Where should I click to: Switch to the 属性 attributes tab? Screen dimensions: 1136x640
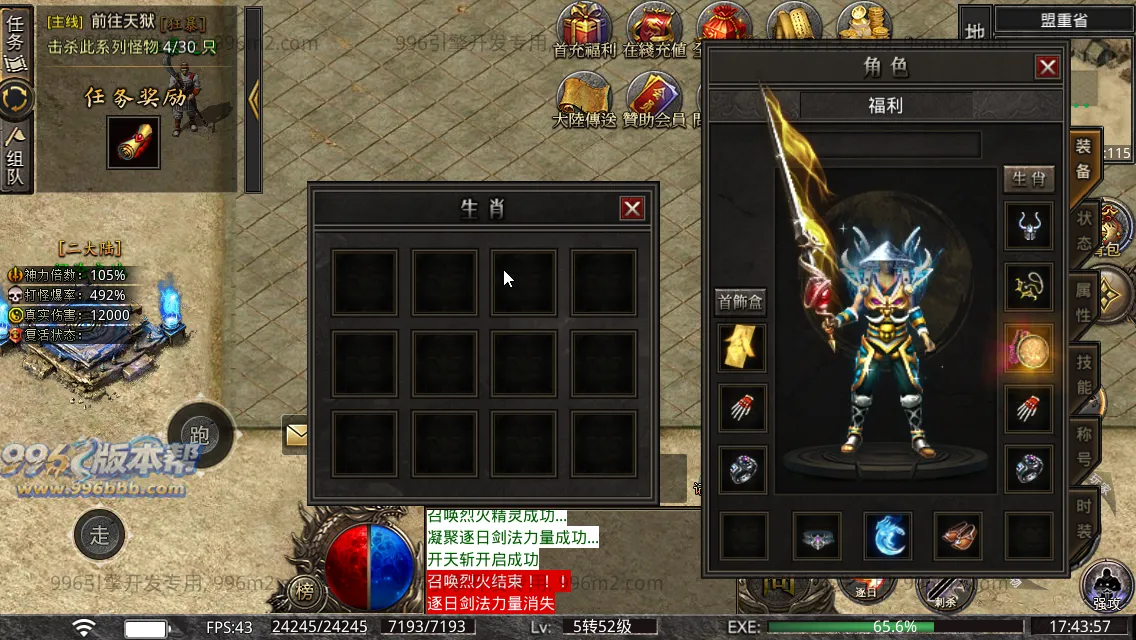tap(1085, 301)
